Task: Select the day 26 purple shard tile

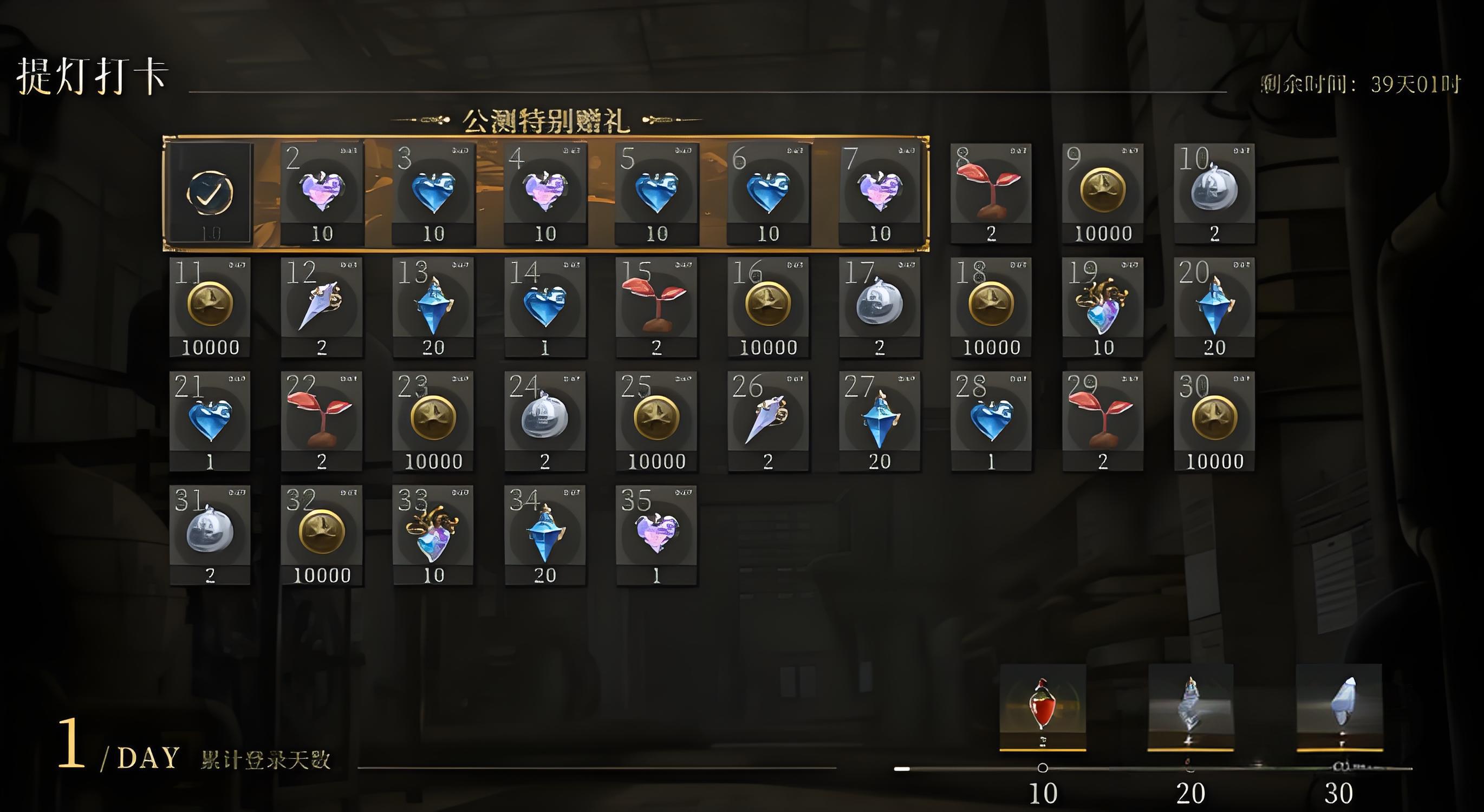Action: point(768,421)
